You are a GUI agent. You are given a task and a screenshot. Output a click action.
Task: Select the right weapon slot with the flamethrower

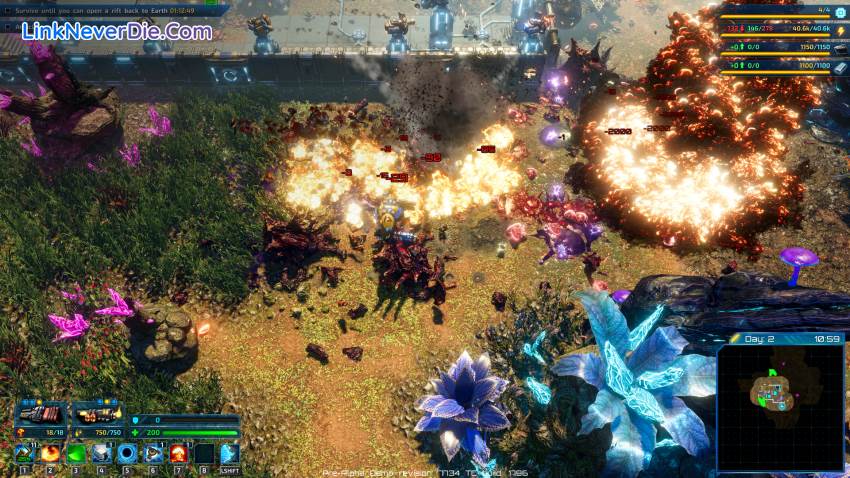(x=97, y=413)
